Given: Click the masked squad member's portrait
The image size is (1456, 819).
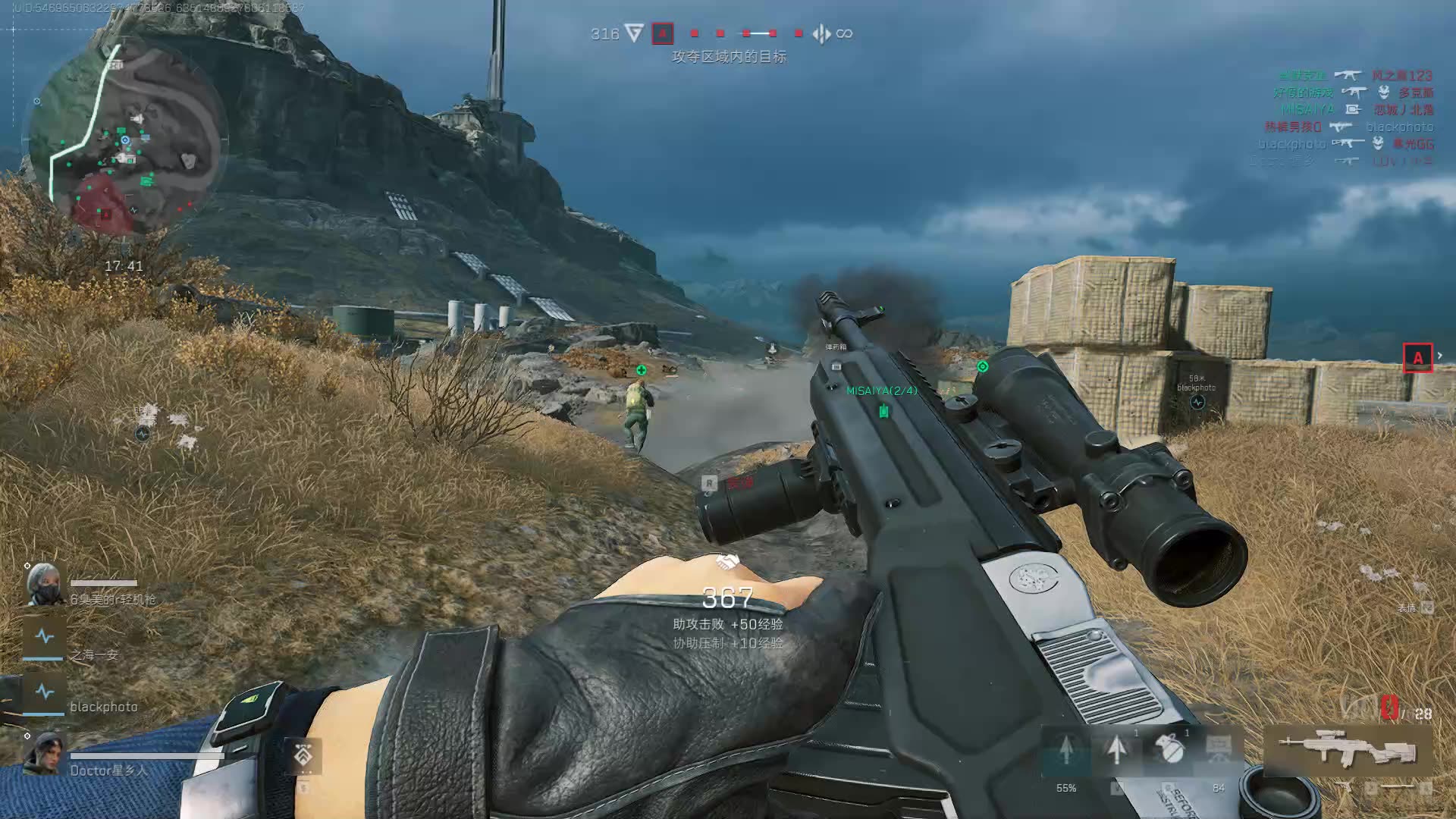Looking at the screenshot, I should pos(44,584).
